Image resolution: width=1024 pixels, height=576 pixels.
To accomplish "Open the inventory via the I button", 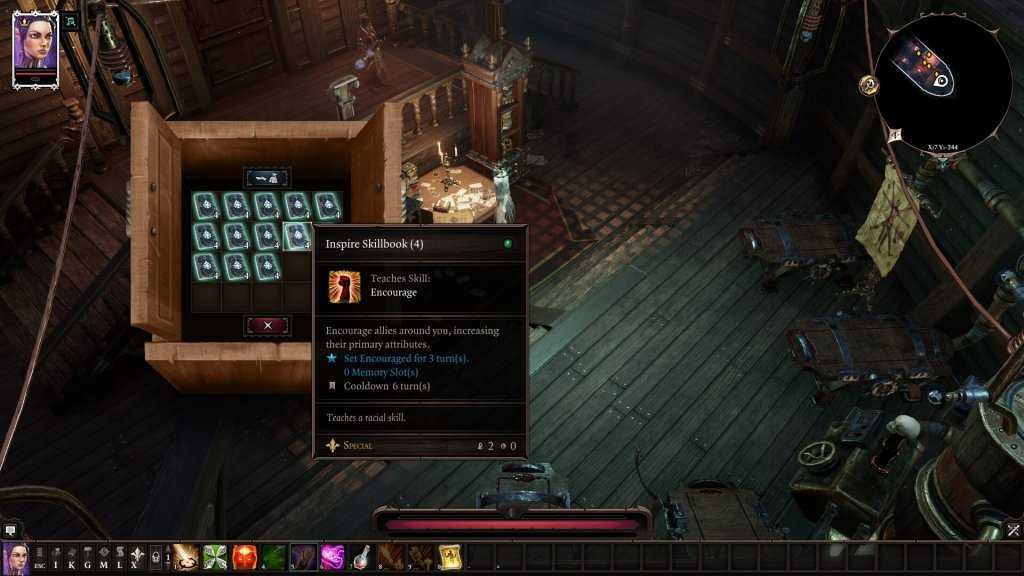I will (x=56, y=557).
